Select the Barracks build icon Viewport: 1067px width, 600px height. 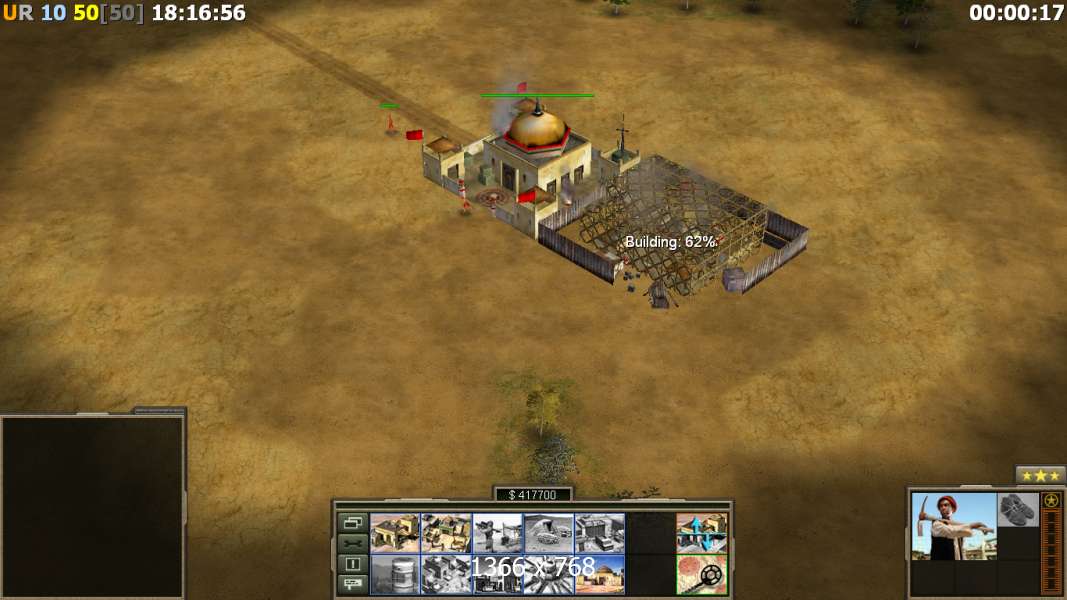pos(446,533)
